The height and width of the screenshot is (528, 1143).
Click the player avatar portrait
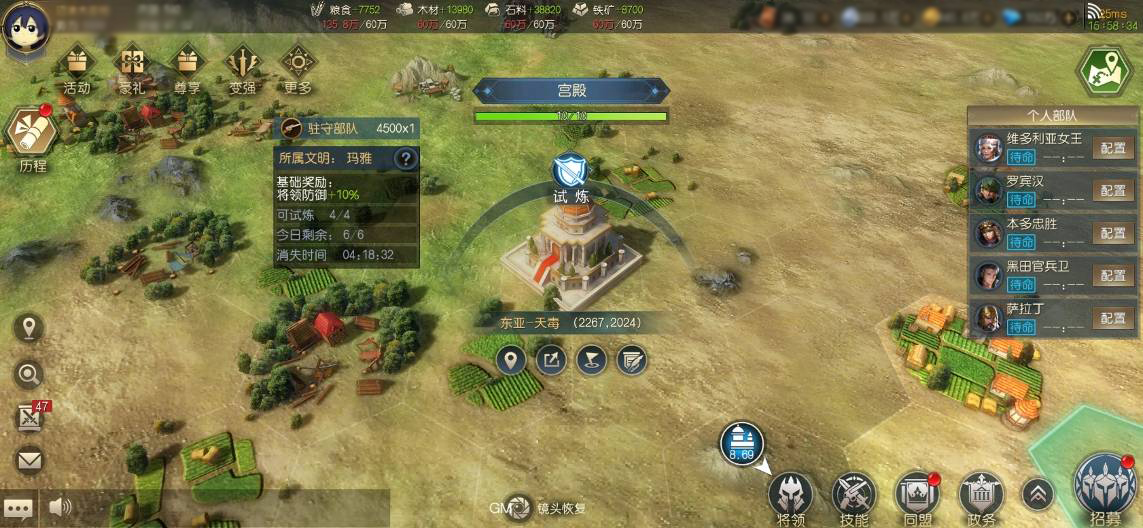coord(24,29)
